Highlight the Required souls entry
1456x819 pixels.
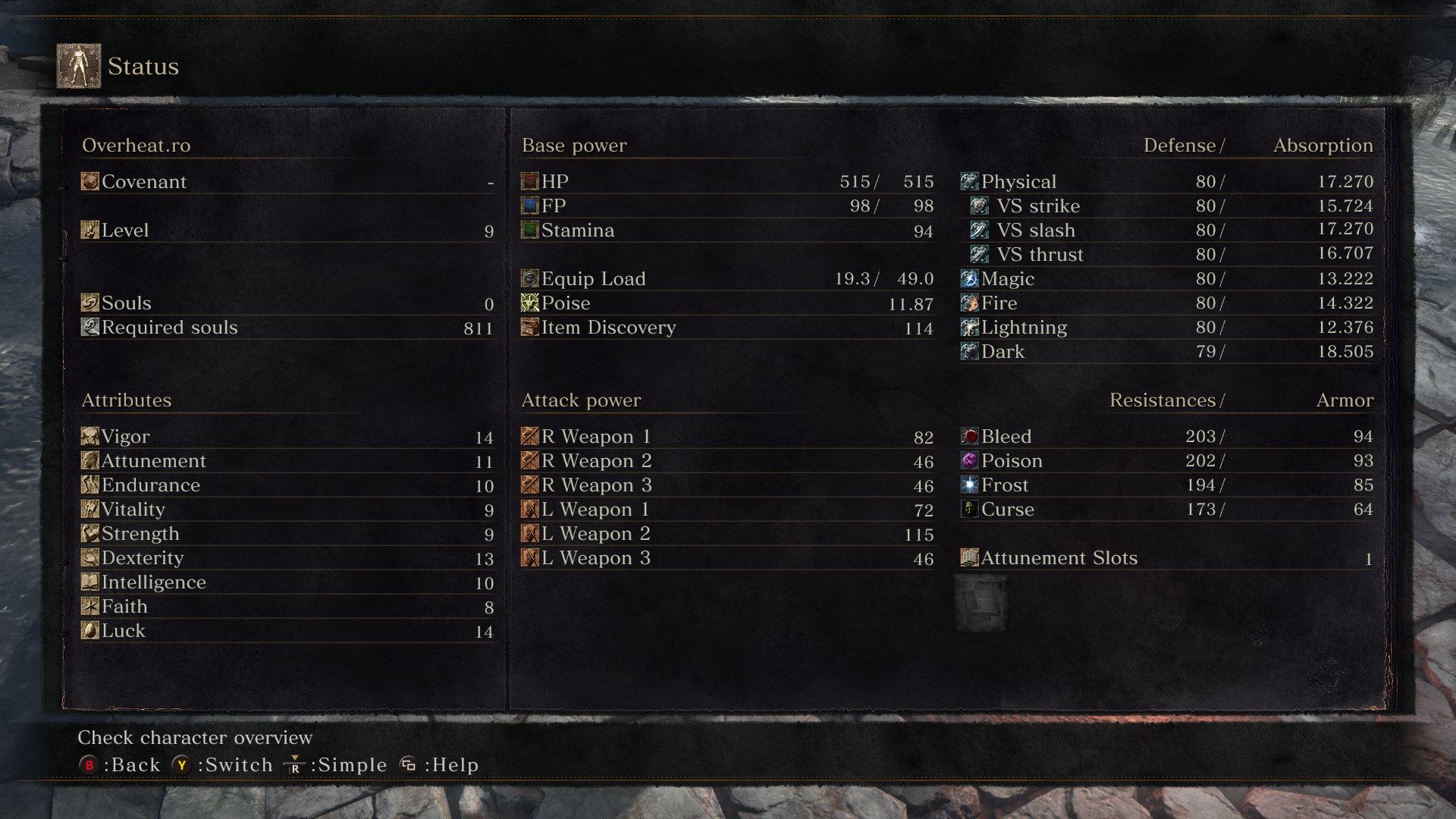287,328
